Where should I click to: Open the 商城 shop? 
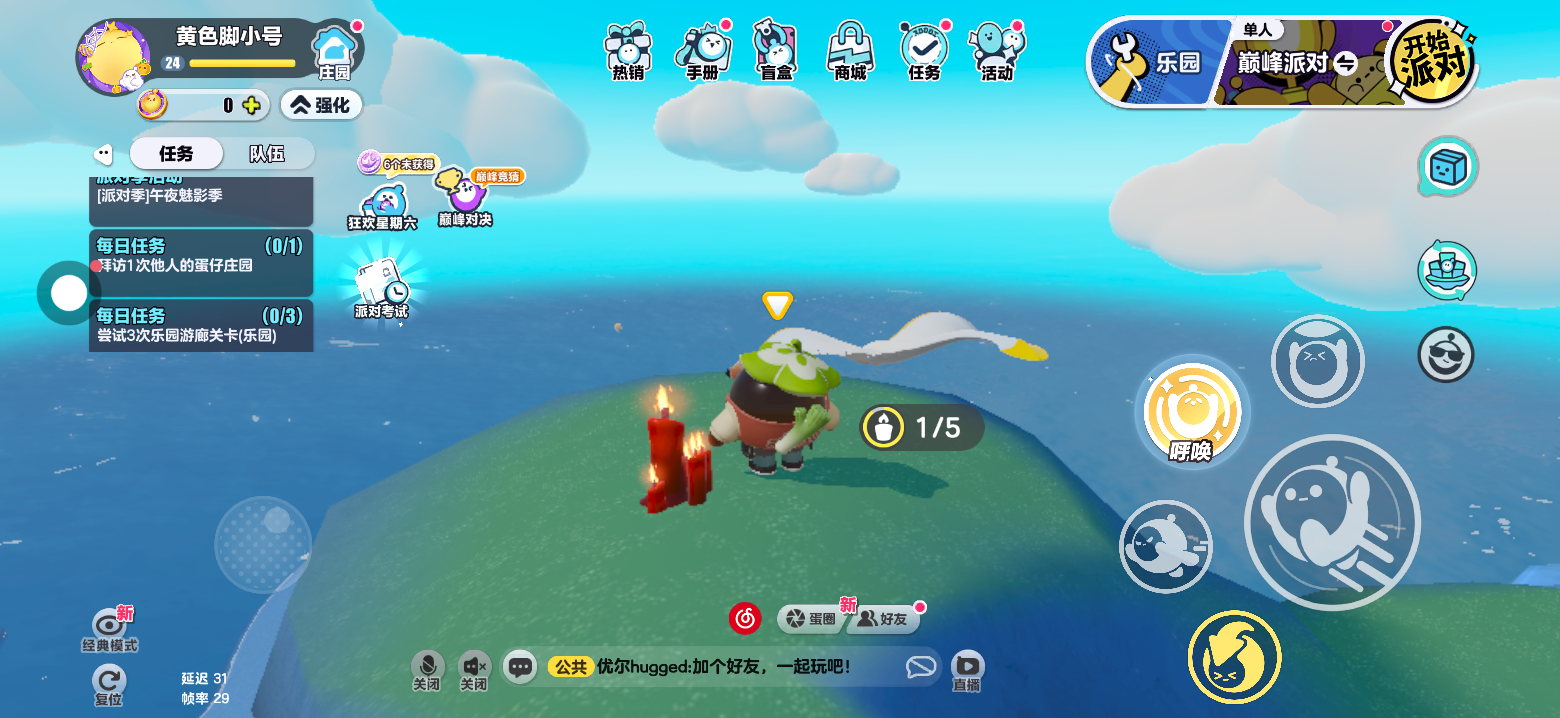click(x=850, y=50)
